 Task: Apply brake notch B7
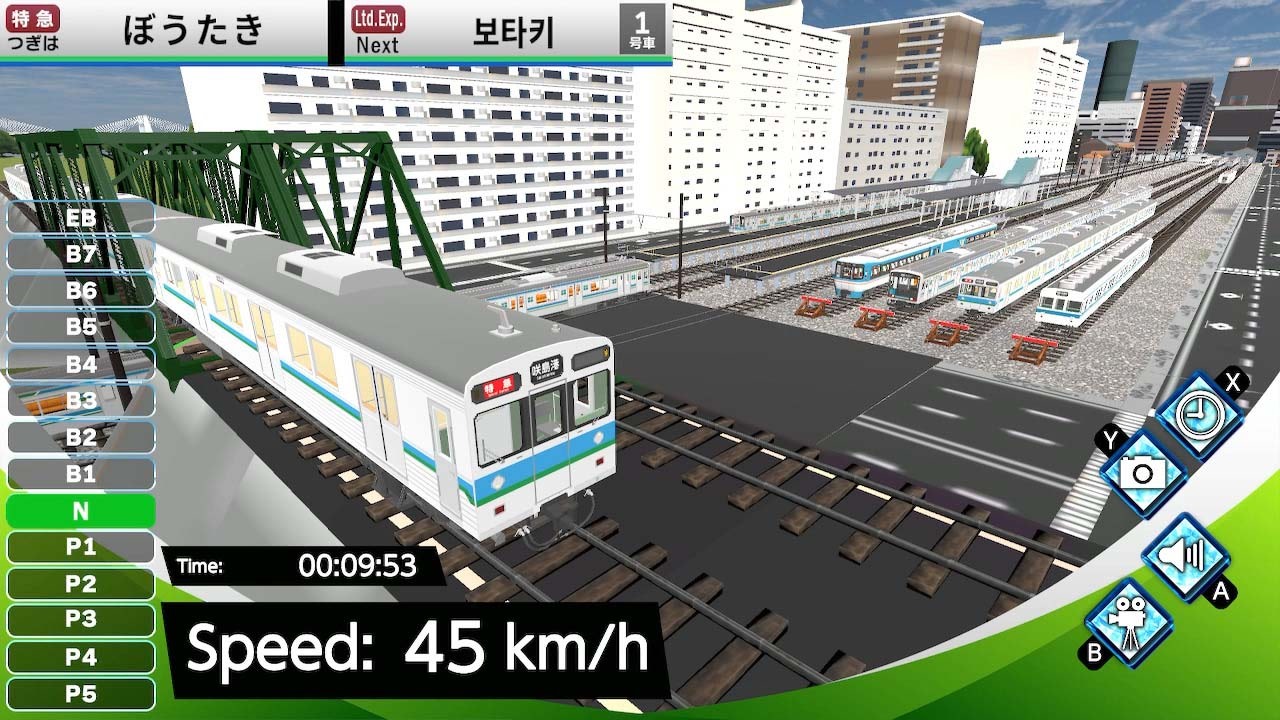pyautogui.click(x=78, y=254)
